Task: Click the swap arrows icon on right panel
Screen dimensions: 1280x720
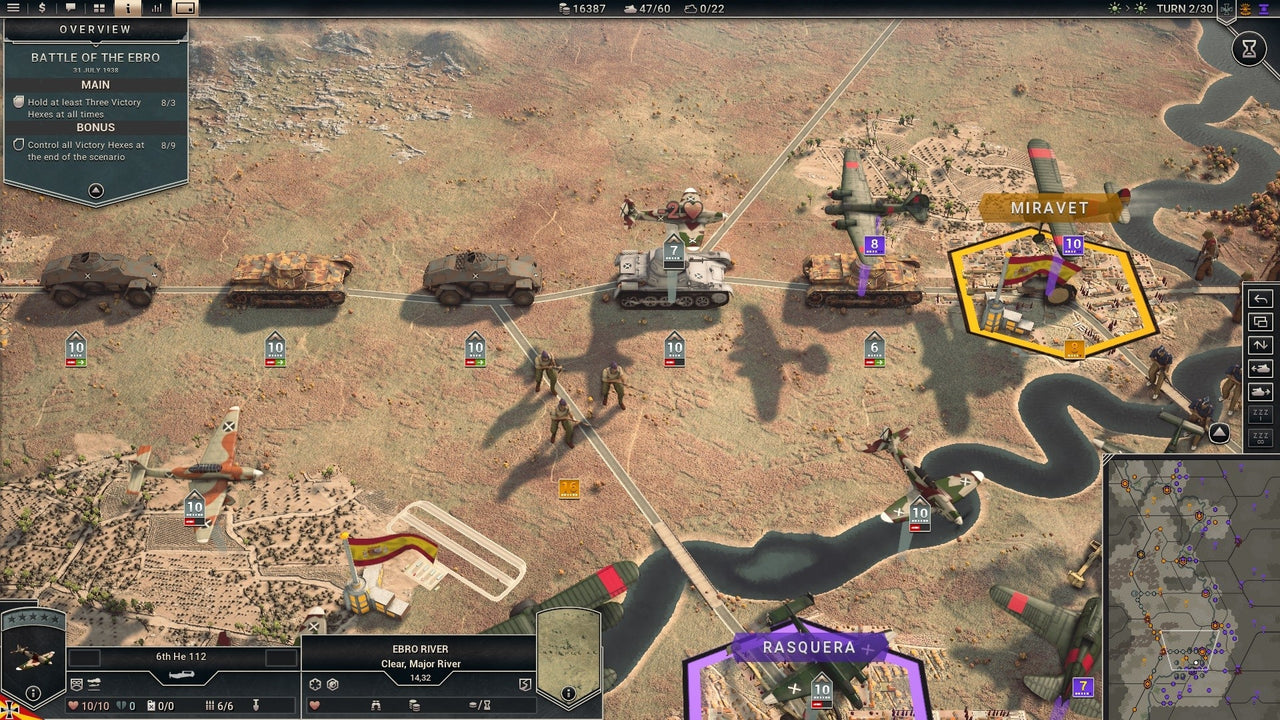Action: [x=1259, y=344]
